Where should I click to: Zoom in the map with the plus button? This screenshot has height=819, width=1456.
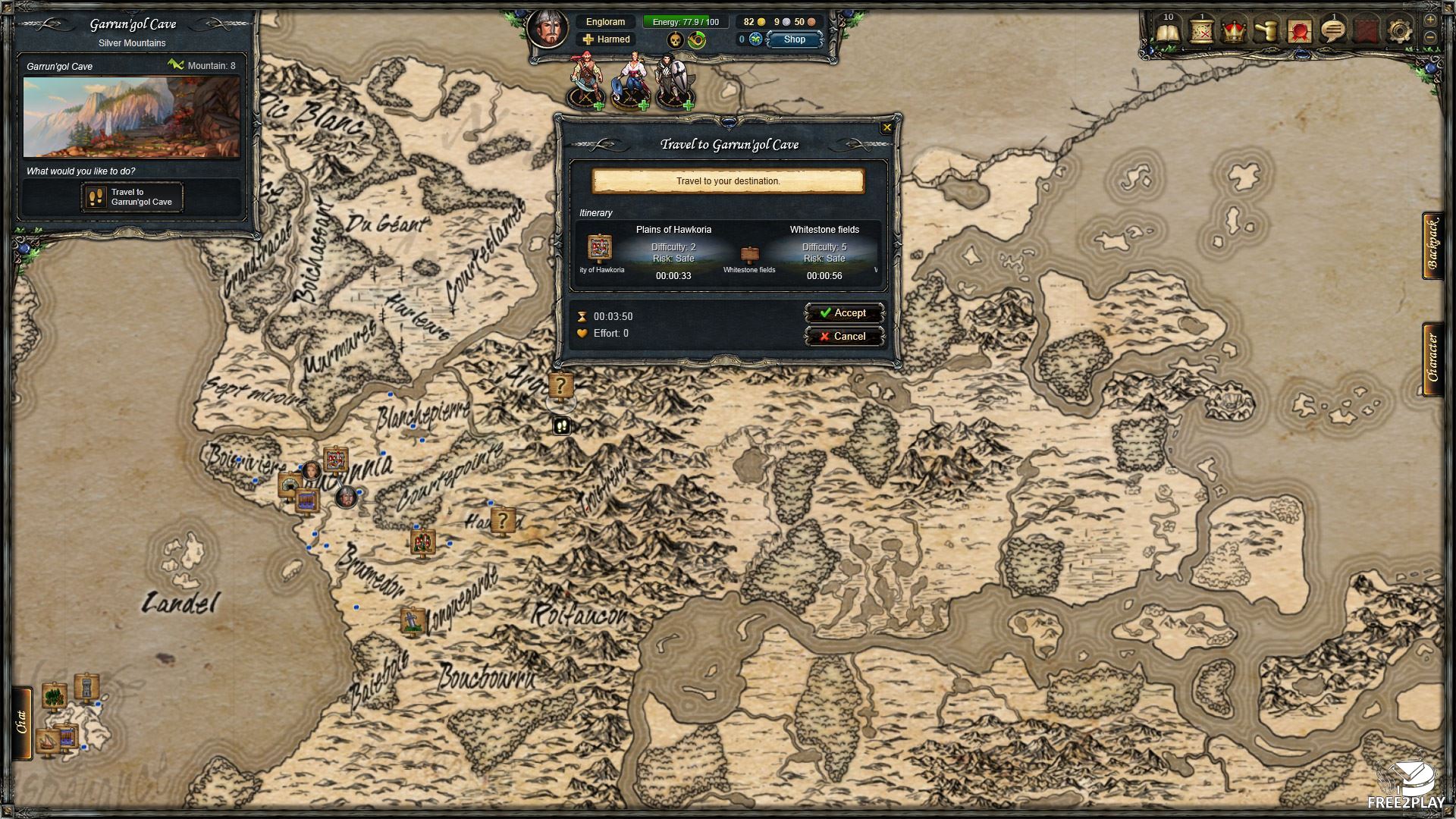[1430, 20]
